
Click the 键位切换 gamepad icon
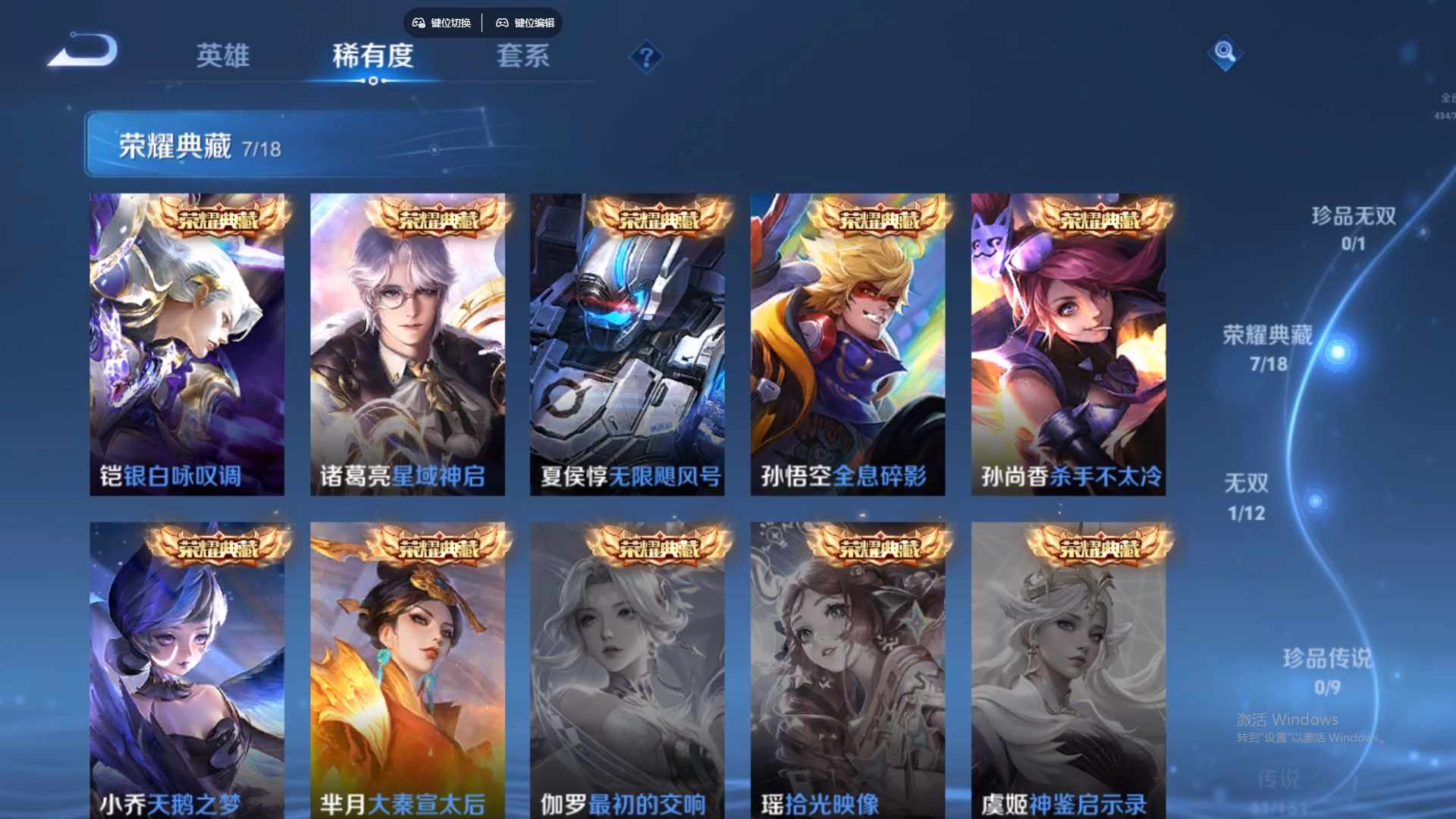[418, 23]
